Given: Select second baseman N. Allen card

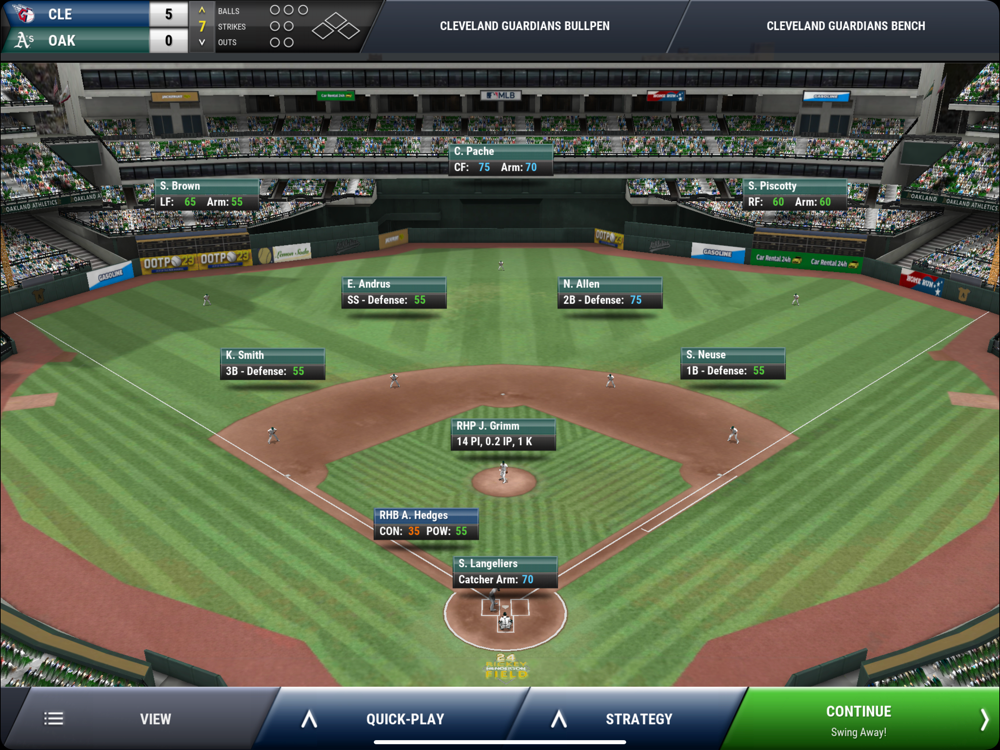Looking at the screenshot, I should click(609, 292).
